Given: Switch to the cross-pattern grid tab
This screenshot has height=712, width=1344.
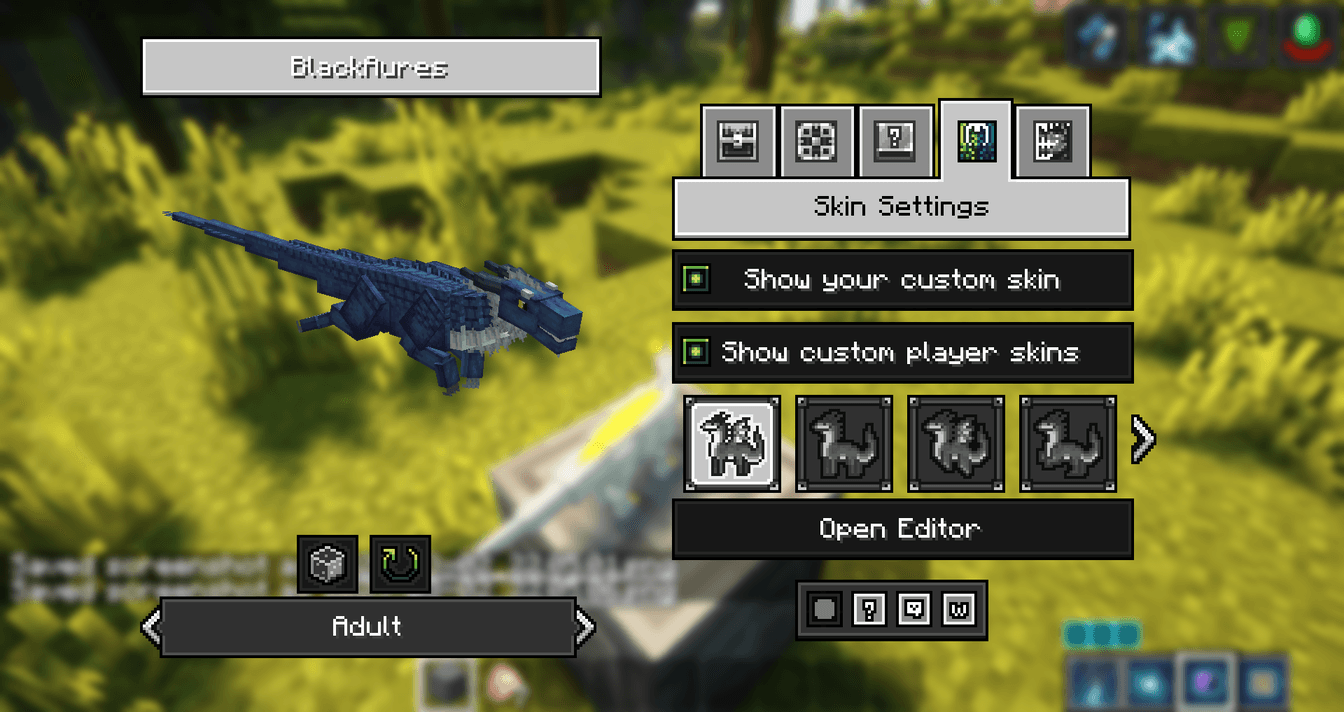Looking at the screenshot, I should pos(816,142).
